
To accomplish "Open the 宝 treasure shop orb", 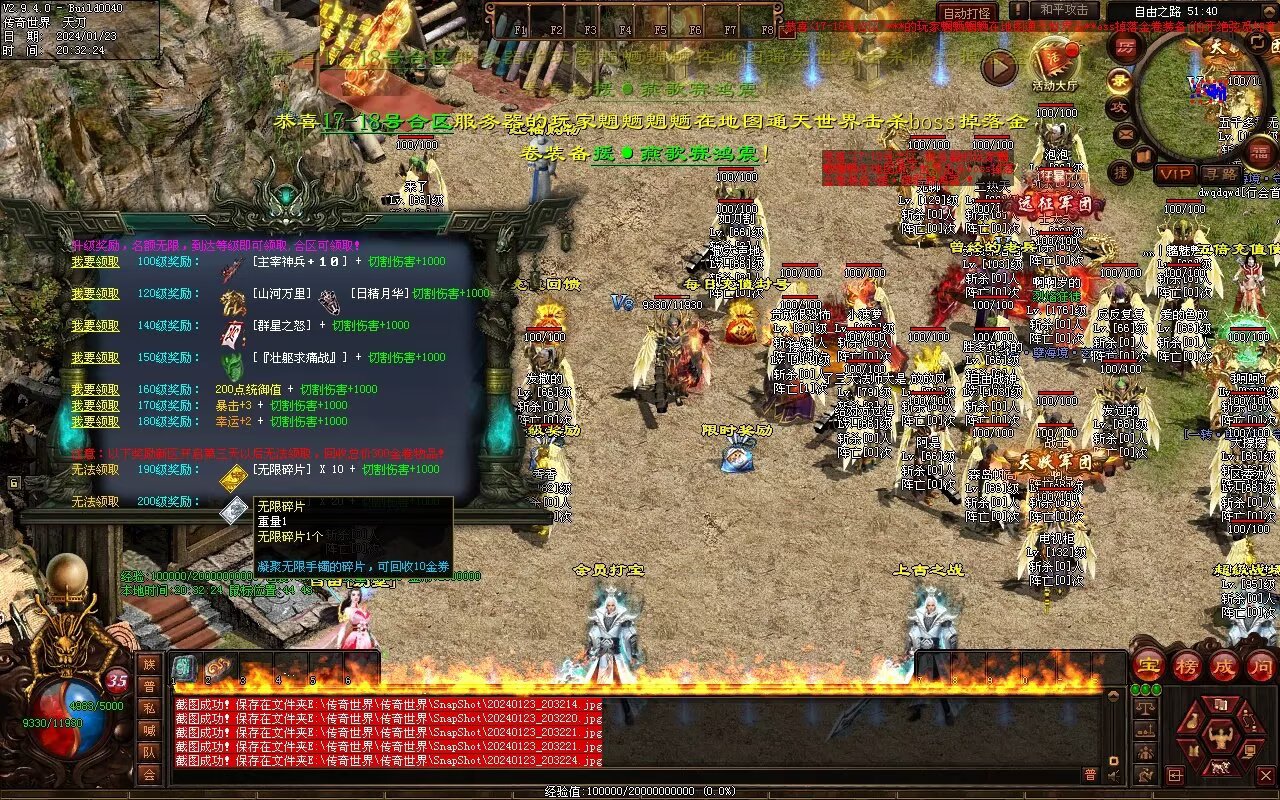I will pyautogui.click(x=1149, y=666).
